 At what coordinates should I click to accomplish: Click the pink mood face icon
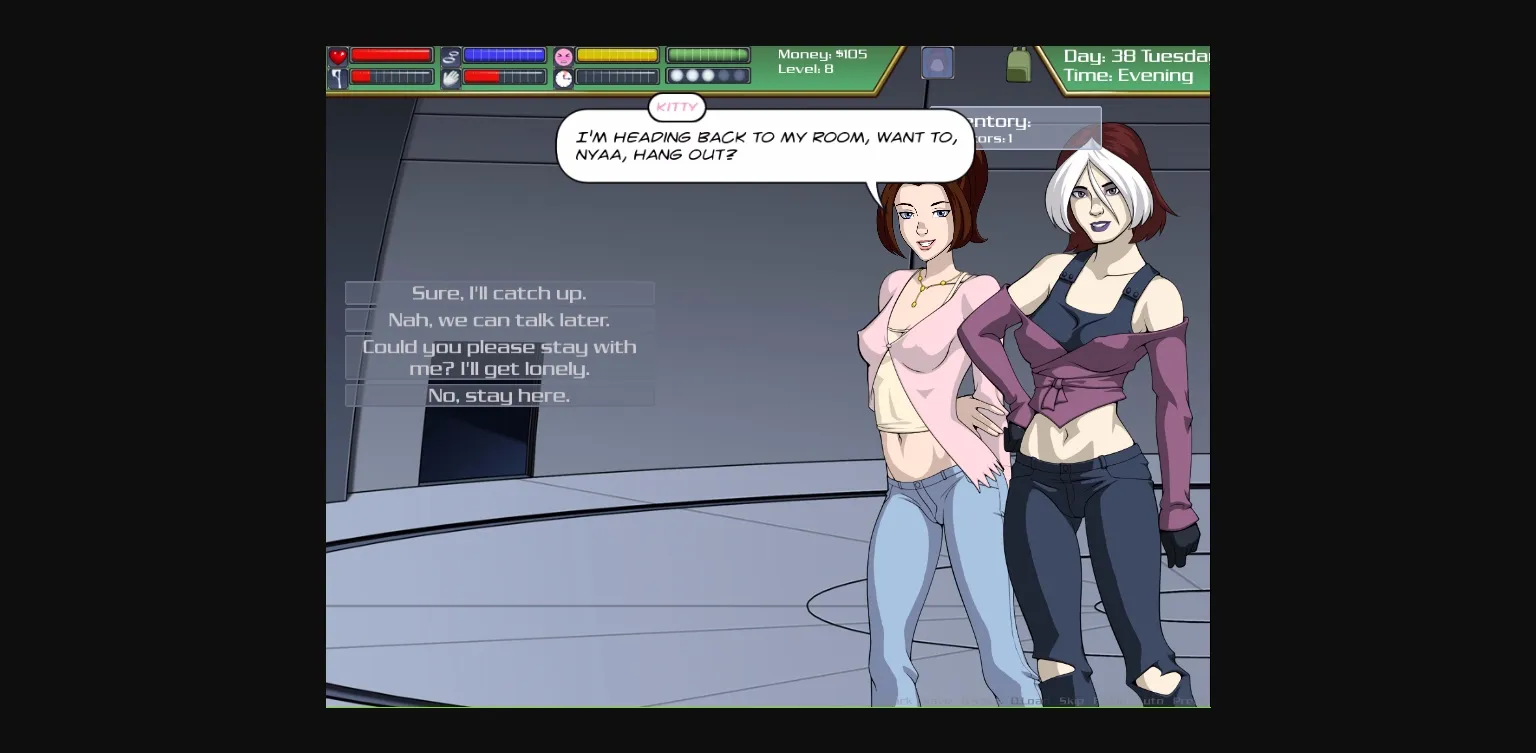tap(563, 55)
